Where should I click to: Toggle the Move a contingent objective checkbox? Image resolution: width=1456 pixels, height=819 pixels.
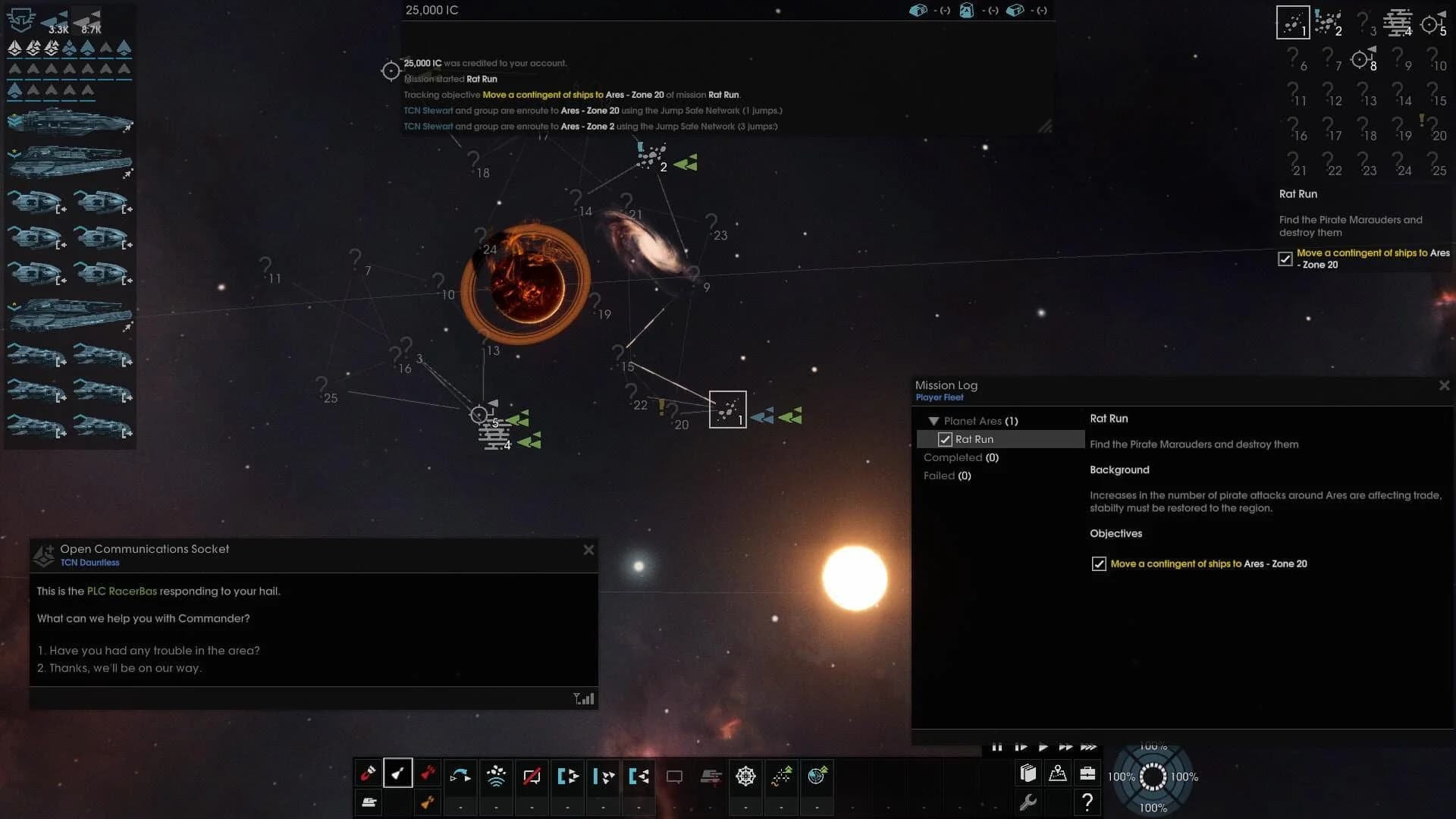[1100, 563]
